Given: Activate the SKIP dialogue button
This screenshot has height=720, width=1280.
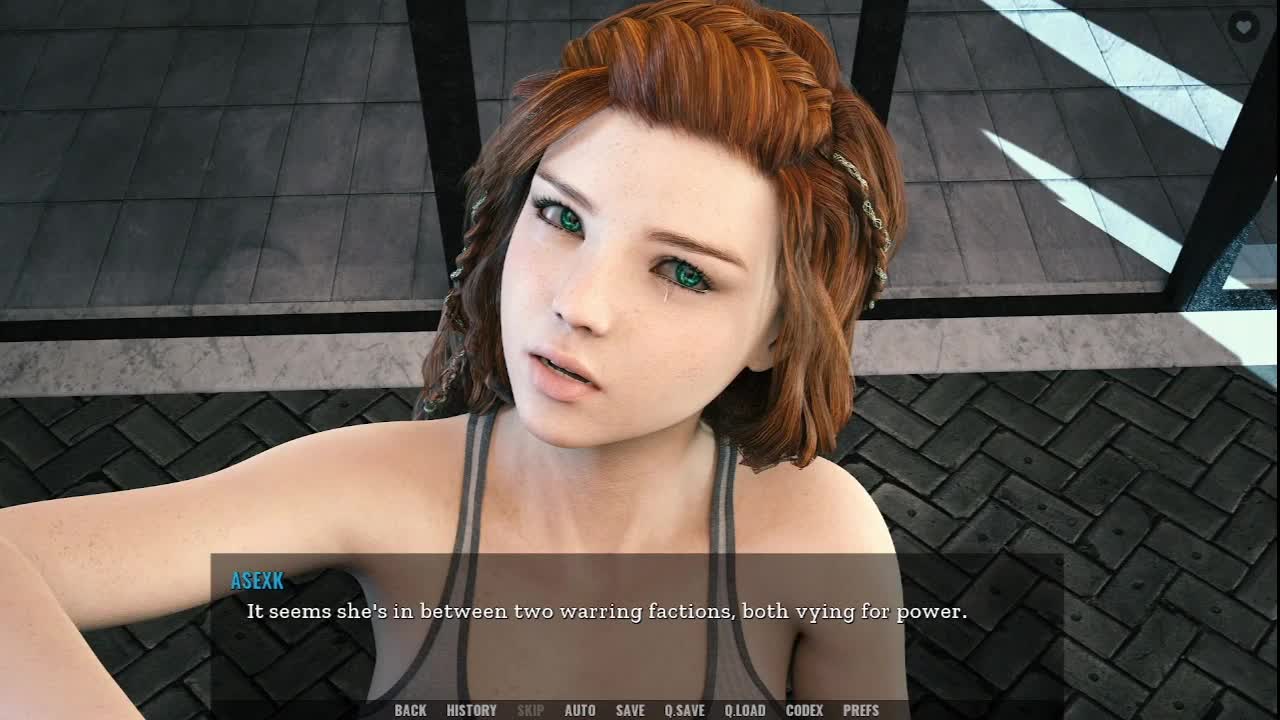Looking at the screenshot, I should 530,710.
